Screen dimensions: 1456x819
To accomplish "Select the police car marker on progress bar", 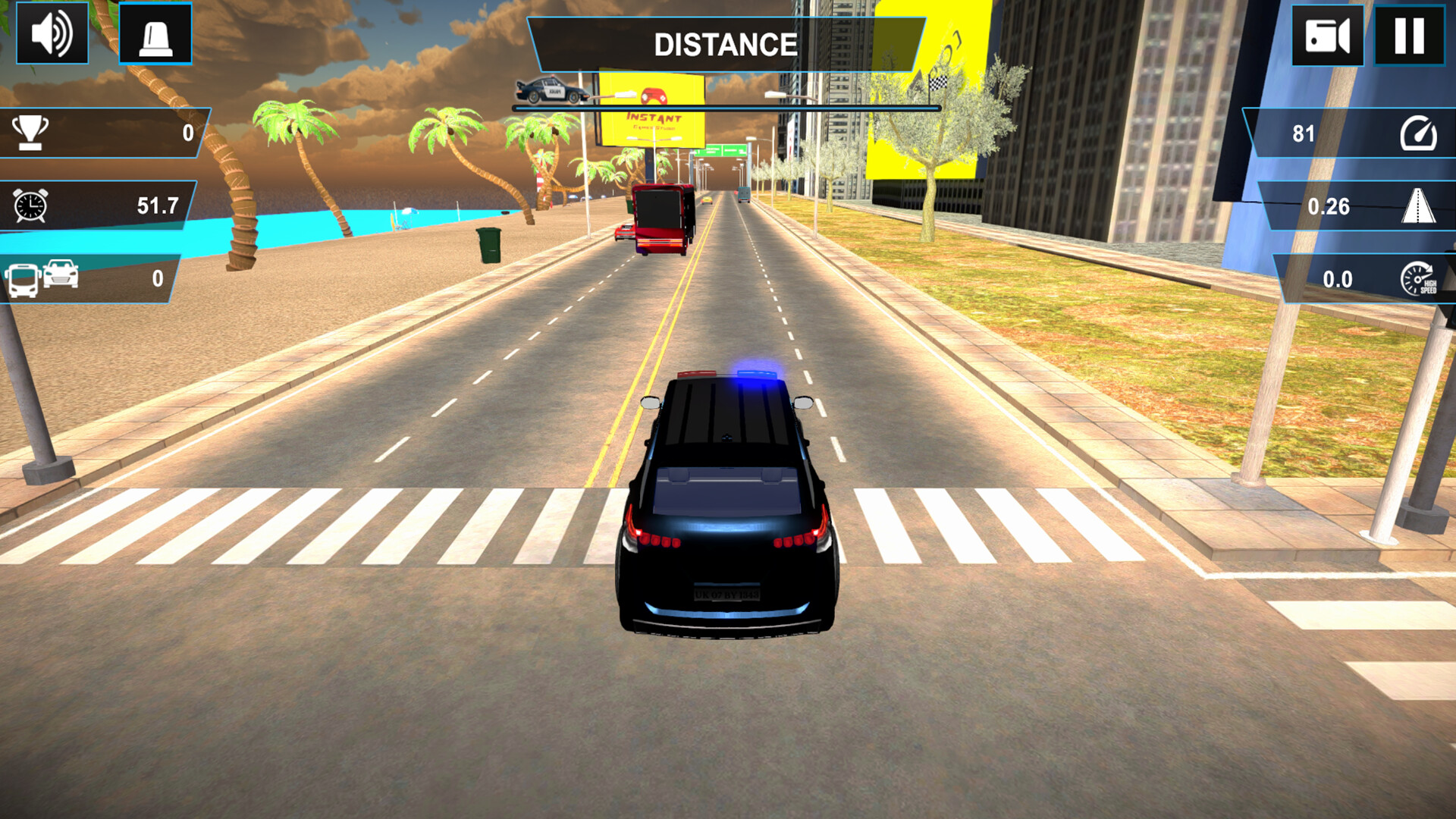I will (x=551, y=89).
